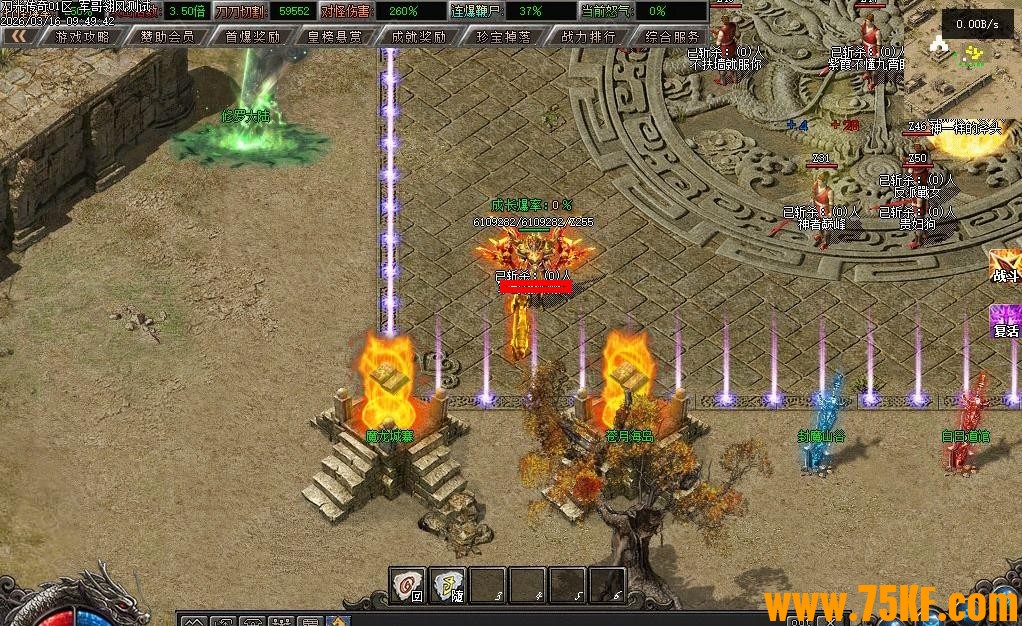Click the 复活 revive button

pyautogui.click(x=1004, y=321)
